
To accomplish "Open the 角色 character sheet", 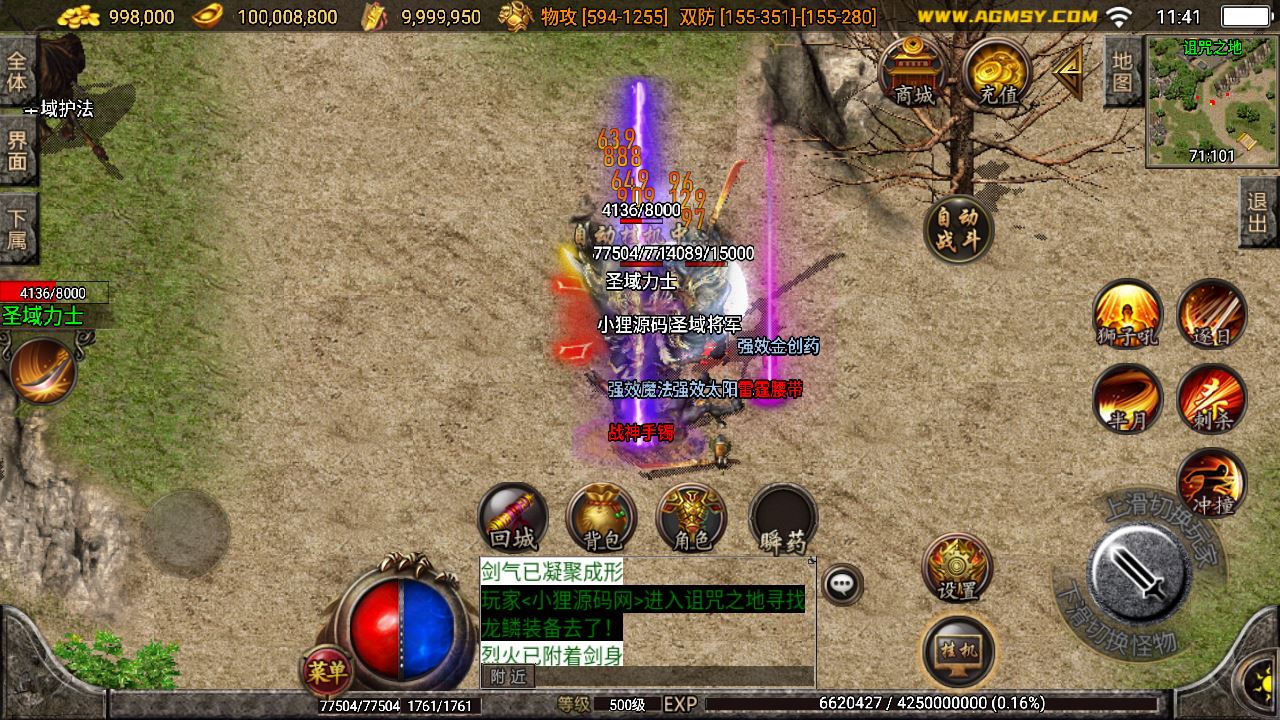I will click(691, 517).
